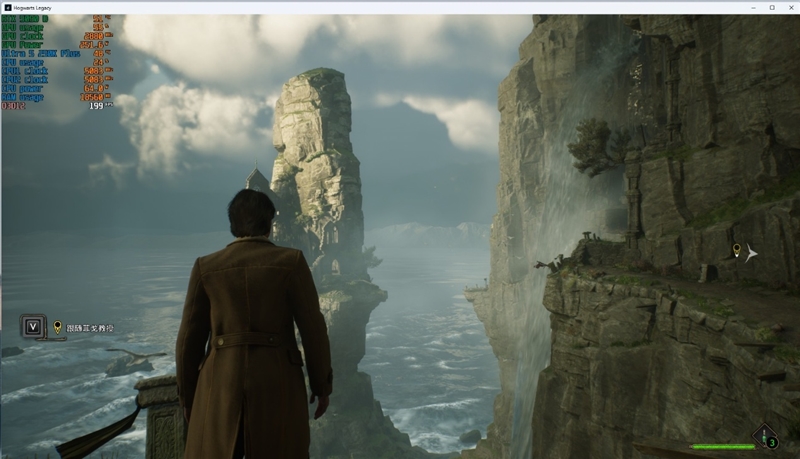This screenshot has width=800, height=459.
Task: Maximize the Hogwarts Legacy window
Action: click(771, 7)
